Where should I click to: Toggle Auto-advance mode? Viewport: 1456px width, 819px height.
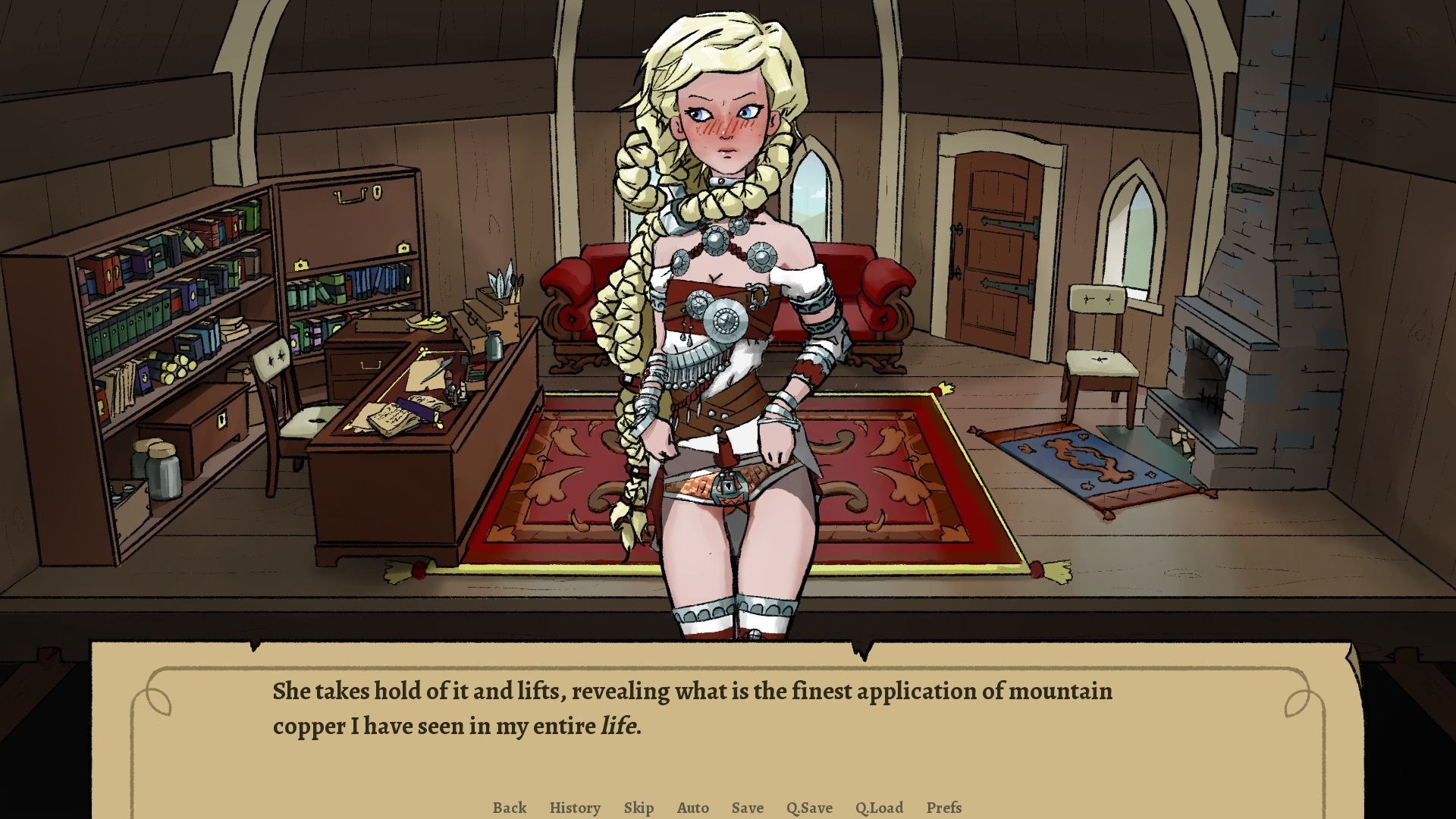pyautogui.click(x=692, y=808)
